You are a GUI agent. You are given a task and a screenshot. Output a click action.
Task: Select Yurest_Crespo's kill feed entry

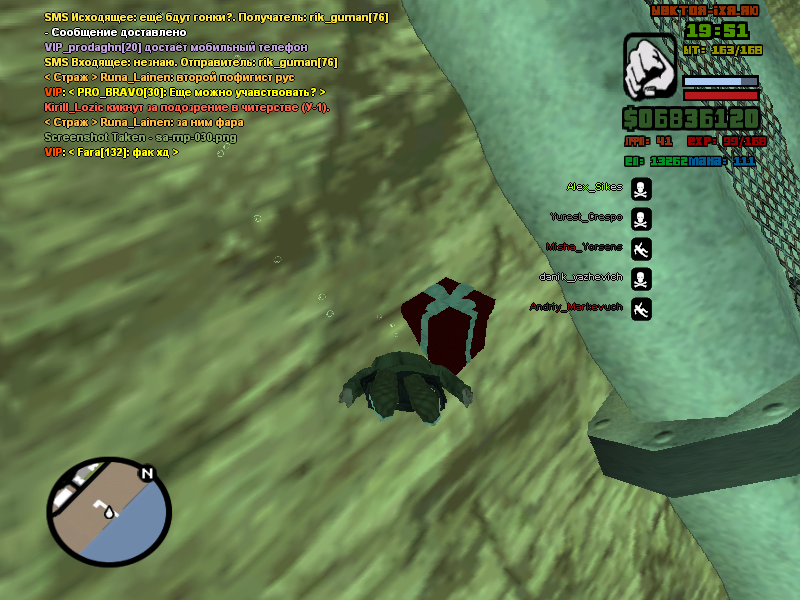(586, 217)
